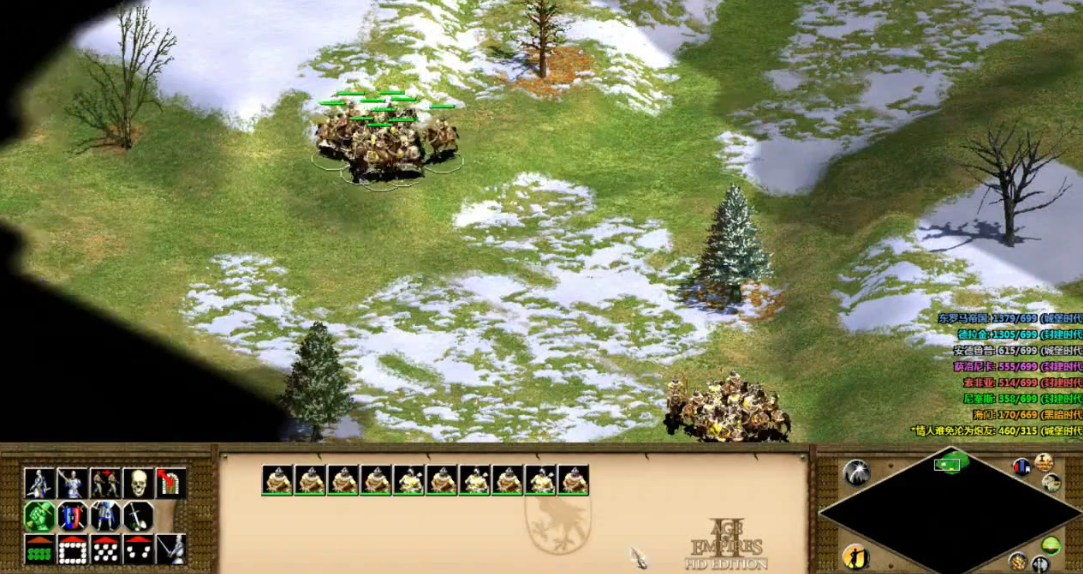This screenshot has width=1083, height=574.
Task: Switch to the crossed-shields defensive stance
Action: pyautogui.click(x=72, y=516)
